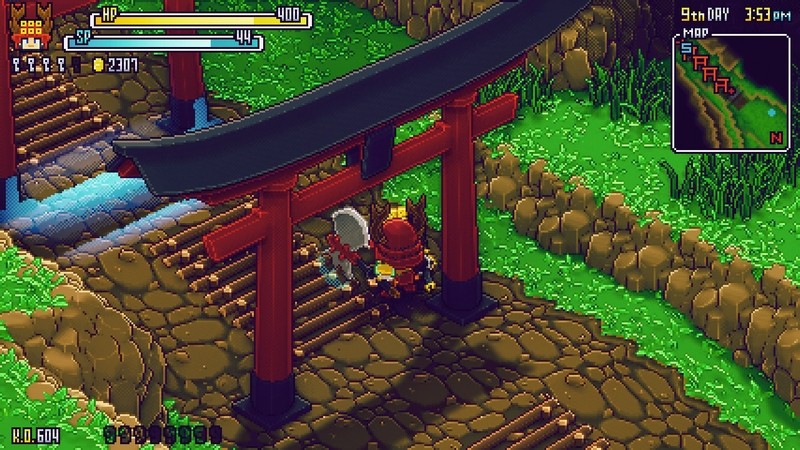Click the gold coin icon

pyautogui.click(x=98, y=65)
